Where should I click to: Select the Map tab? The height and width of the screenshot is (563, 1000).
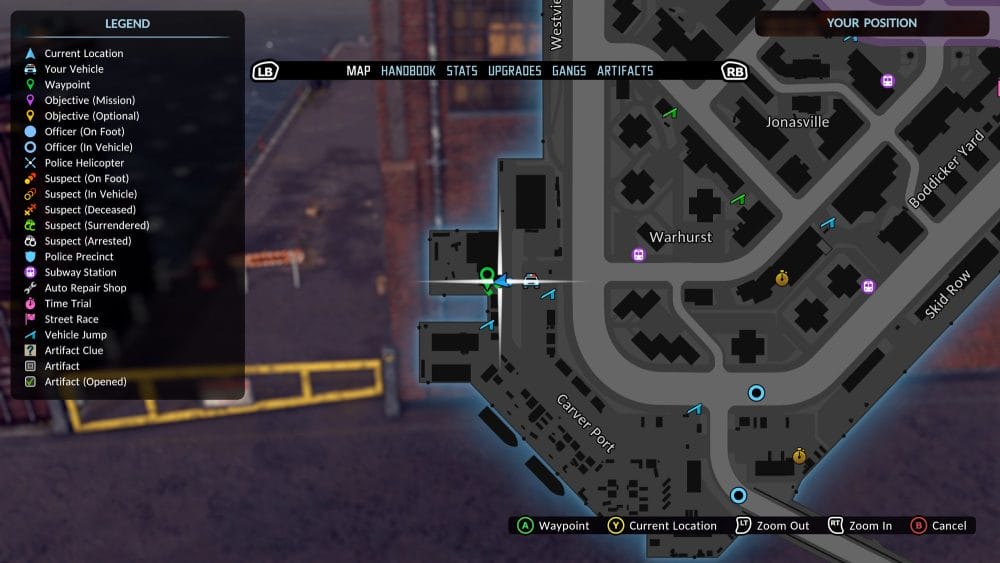[x=358, y=71]
